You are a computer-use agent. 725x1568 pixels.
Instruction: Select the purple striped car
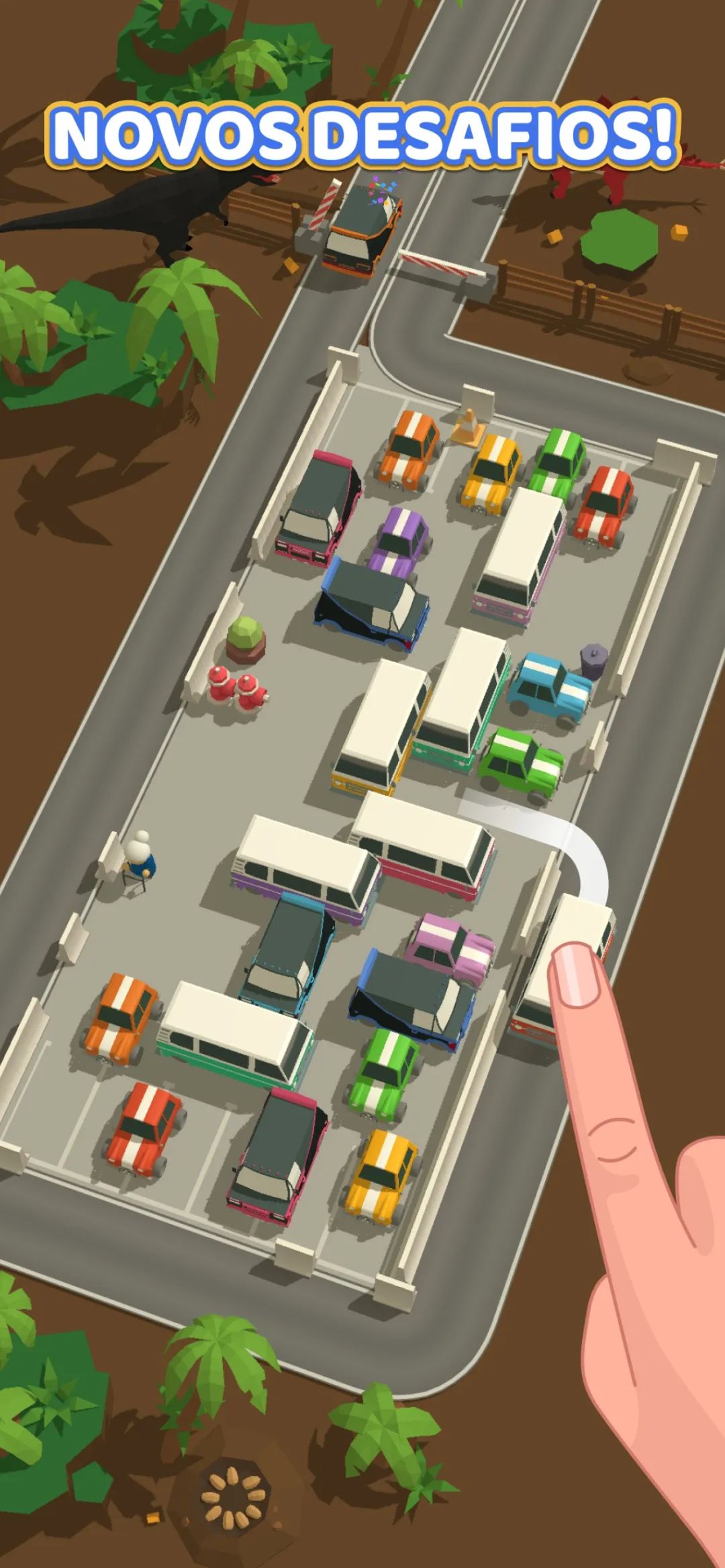(x=401, y=539)
